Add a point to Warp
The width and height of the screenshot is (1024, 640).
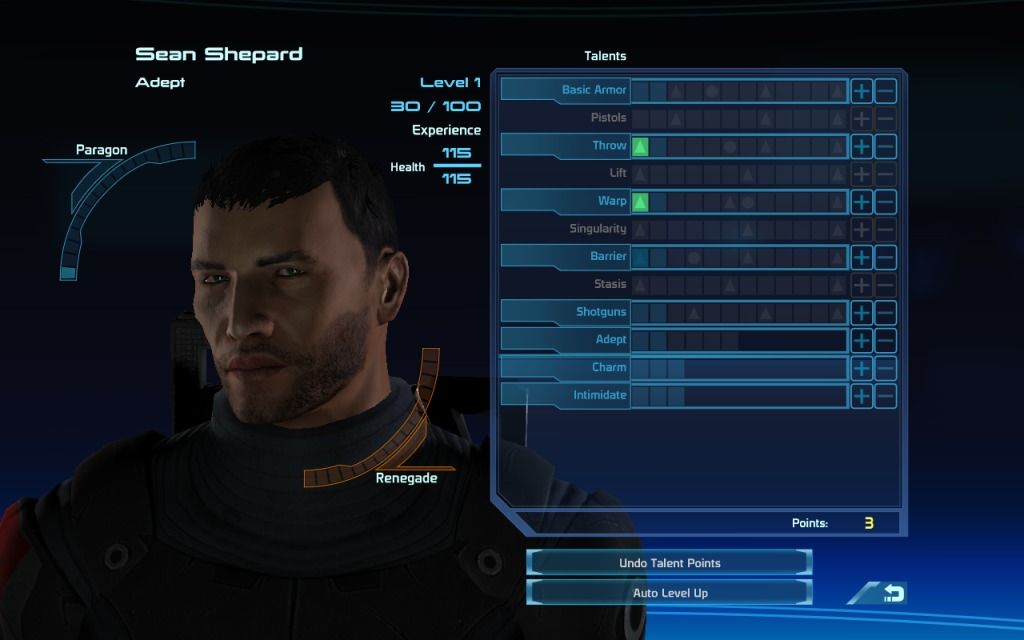(x=861, y=202)
